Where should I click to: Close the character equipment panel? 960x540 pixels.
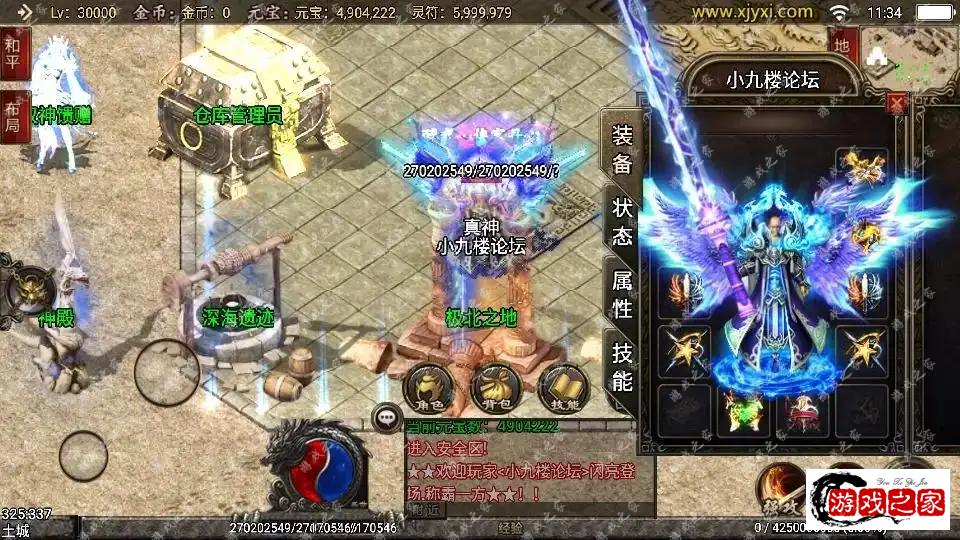pos(897,103)
